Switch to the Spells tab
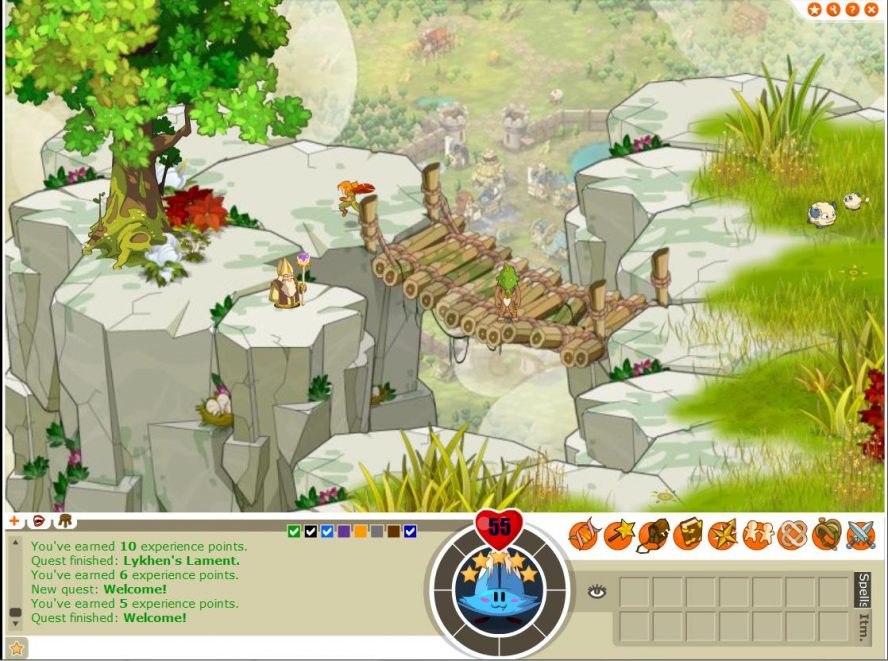The height and width of the screenshot is (661, 888). (x=862, y=589)
